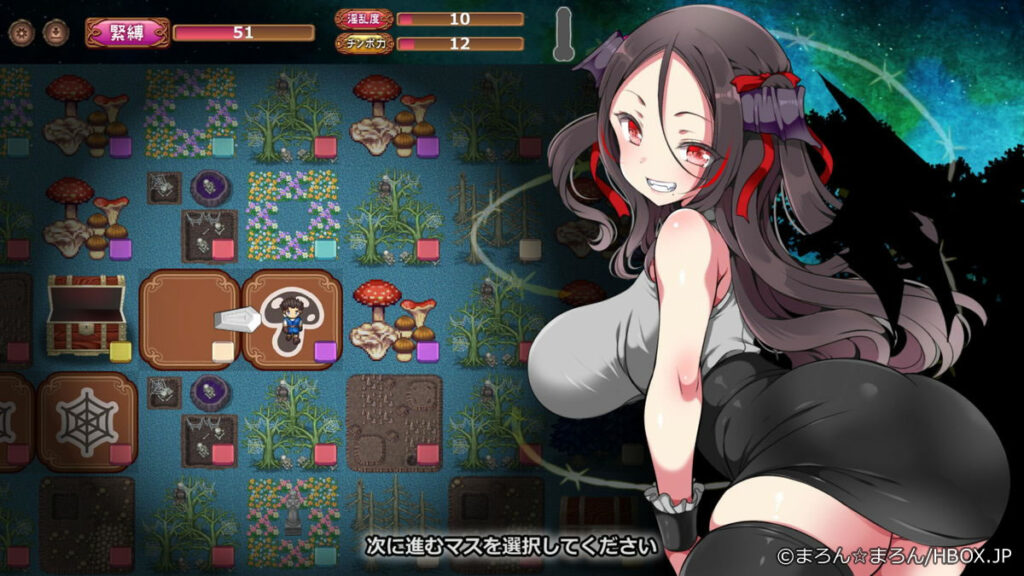This screenshot has width=1024, height=576.
Task: Select the fully visible spider web card tile
Action: pyautogui.click(x=87, y=420)
